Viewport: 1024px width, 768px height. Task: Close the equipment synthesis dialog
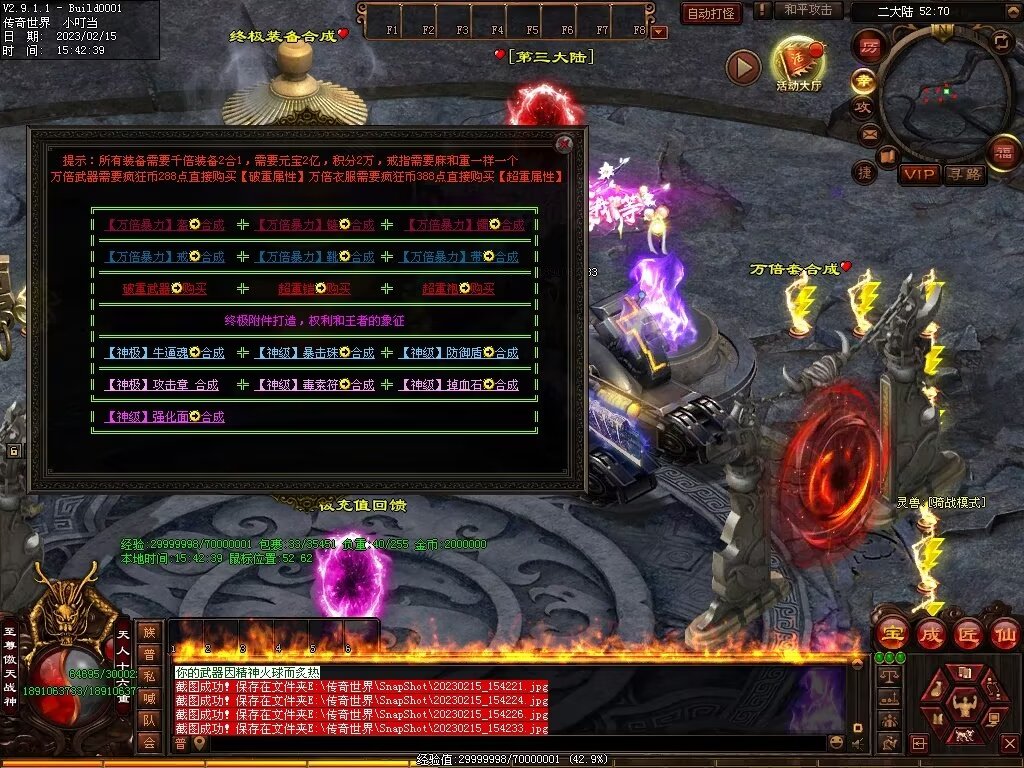pyautogui.click(x=564, y=143)
